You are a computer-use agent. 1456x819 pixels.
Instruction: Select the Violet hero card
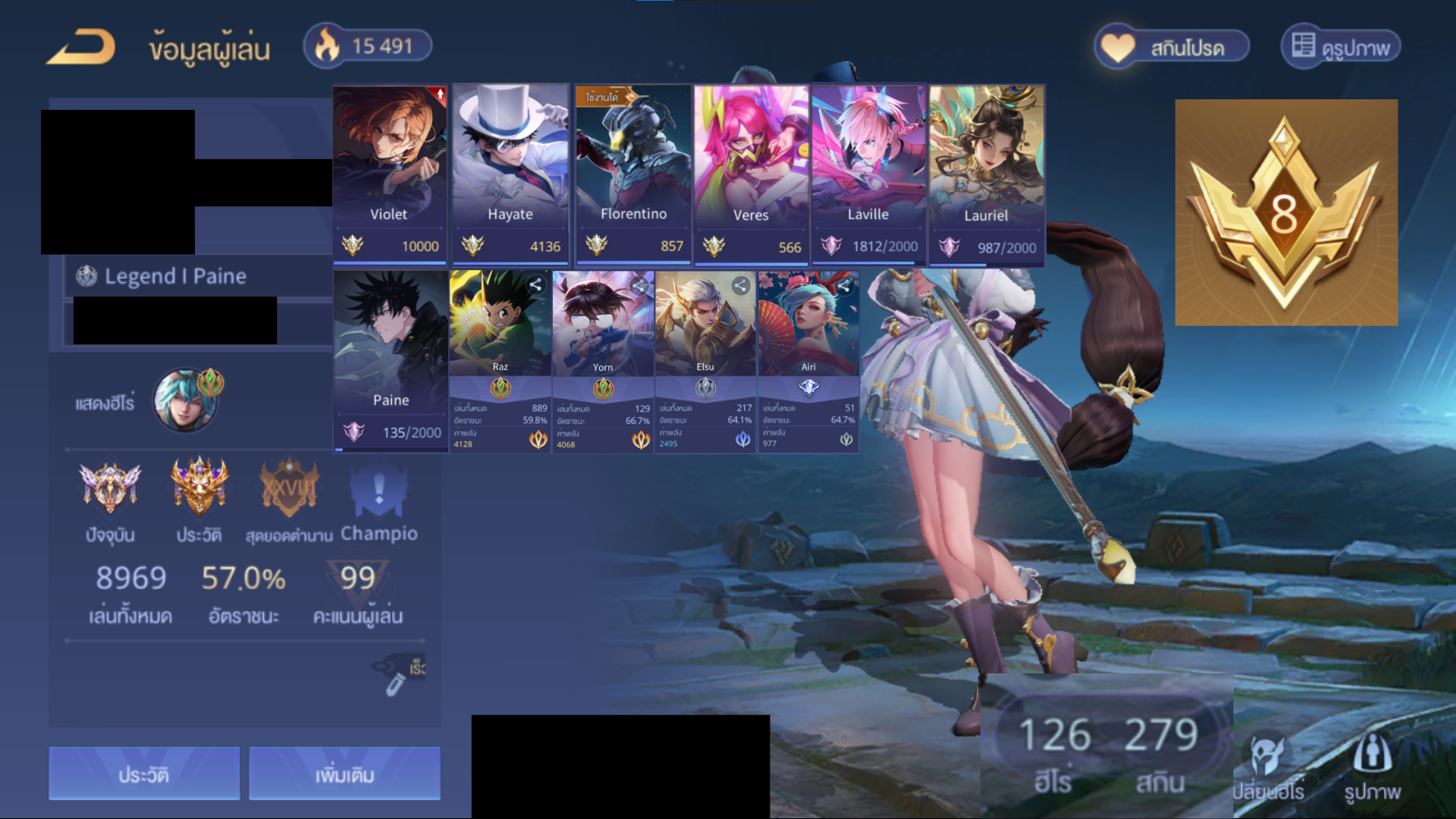click(390, 174)
